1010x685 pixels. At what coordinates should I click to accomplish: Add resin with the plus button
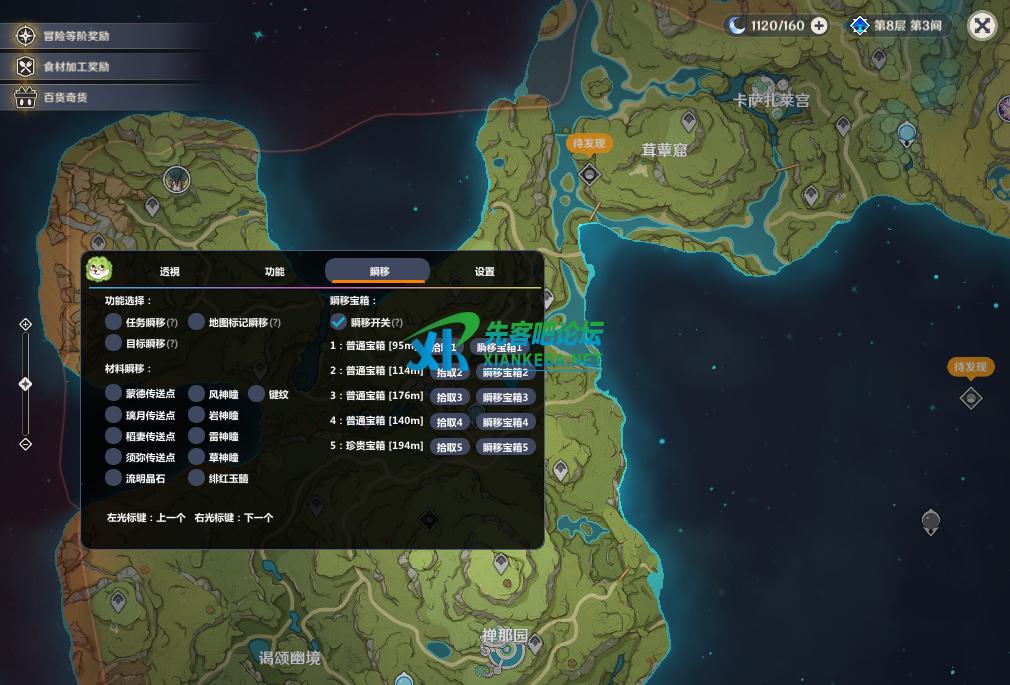pos(819,26)
